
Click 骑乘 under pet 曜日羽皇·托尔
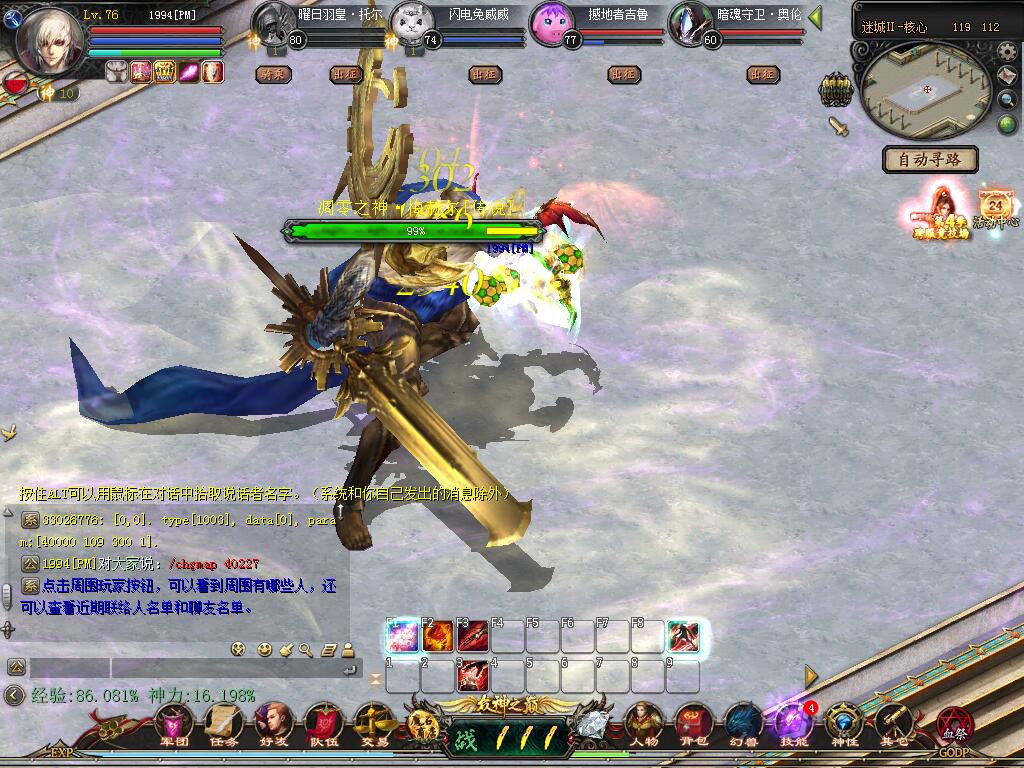click(273, 74)
